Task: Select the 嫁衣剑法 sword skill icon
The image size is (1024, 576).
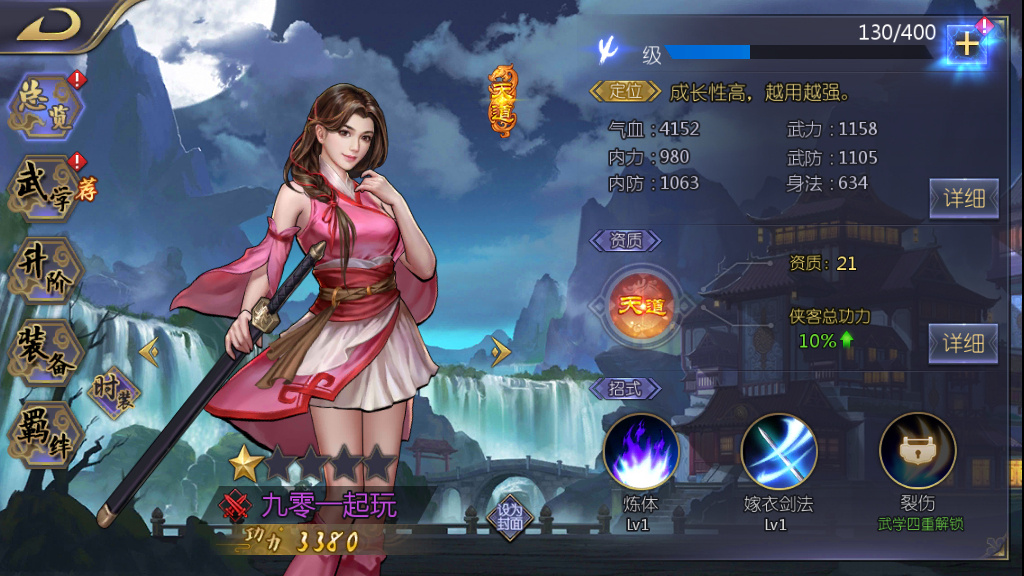Action: [x=779, y=451]
